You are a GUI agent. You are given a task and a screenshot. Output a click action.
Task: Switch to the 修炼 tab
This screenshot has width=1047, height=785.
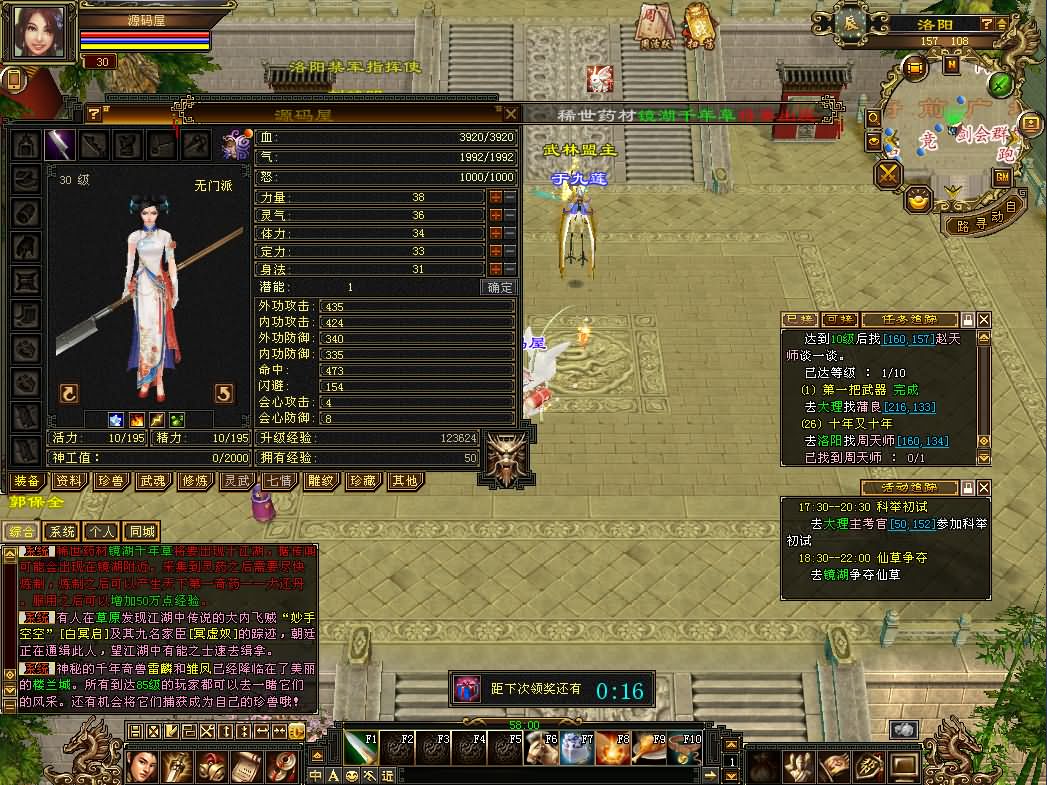click(195, 481)
